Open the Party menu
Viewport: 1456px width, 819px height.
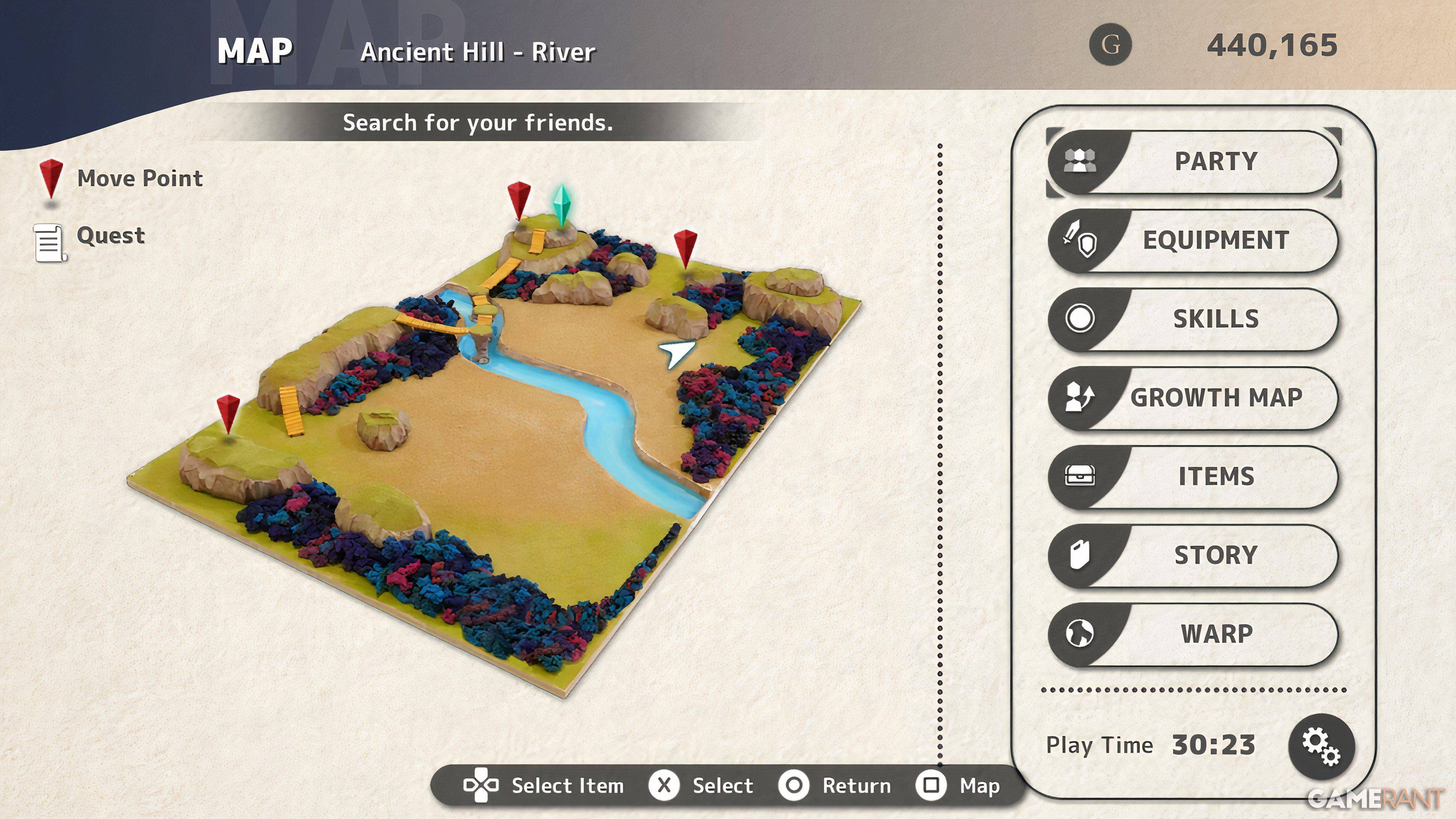[x=1194, y=162]
